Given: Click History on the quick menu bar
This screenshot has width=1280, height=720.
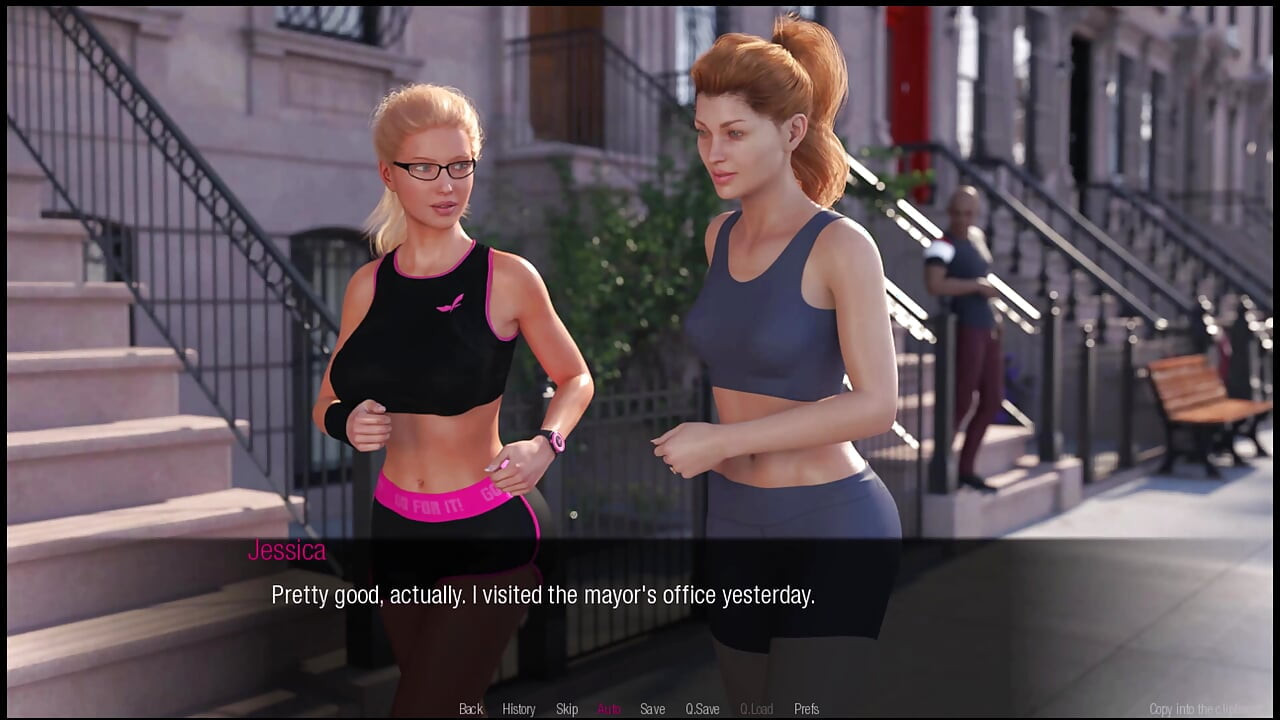Looking at the screenshot, I should point(518,708).
